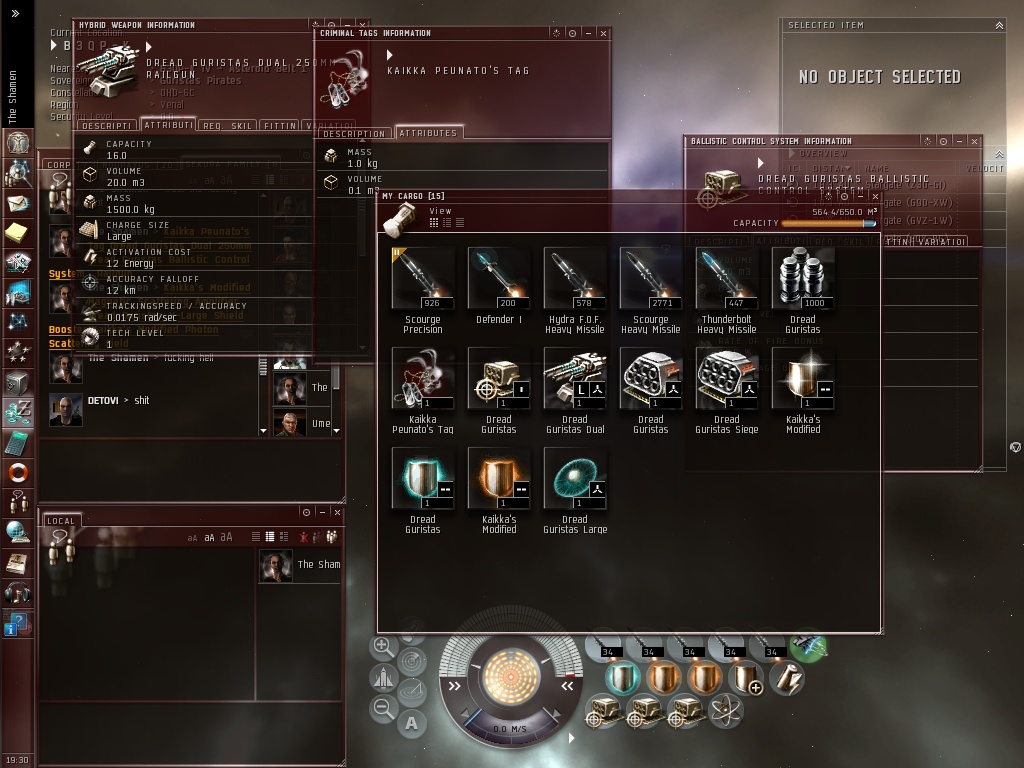The image size is (1024, 768).
Task: Close the Local chat window
Action: pyautogui.click(x=337, y=512)
